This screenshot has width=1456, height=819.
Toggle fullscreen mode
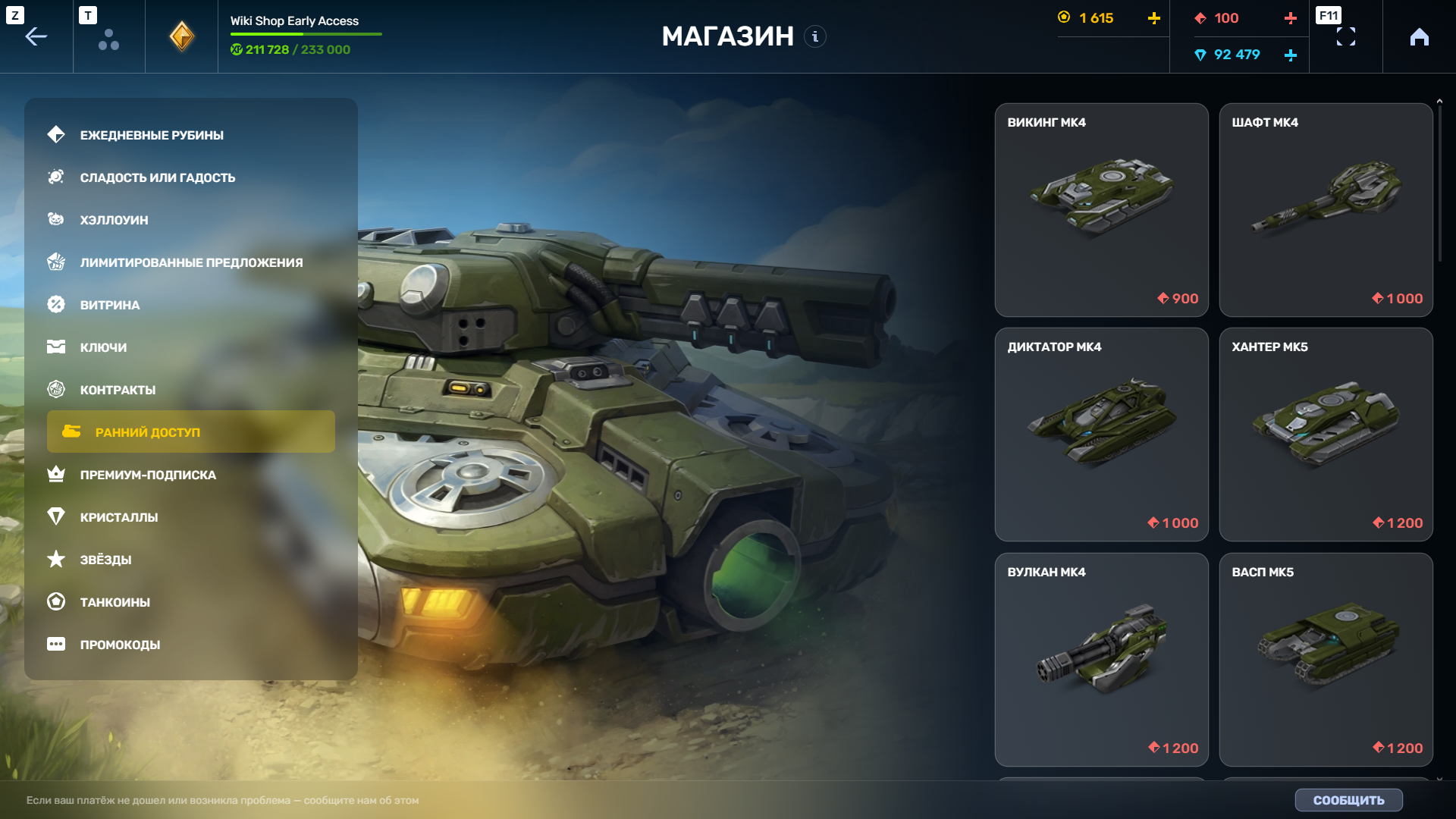pos(1345,36)
